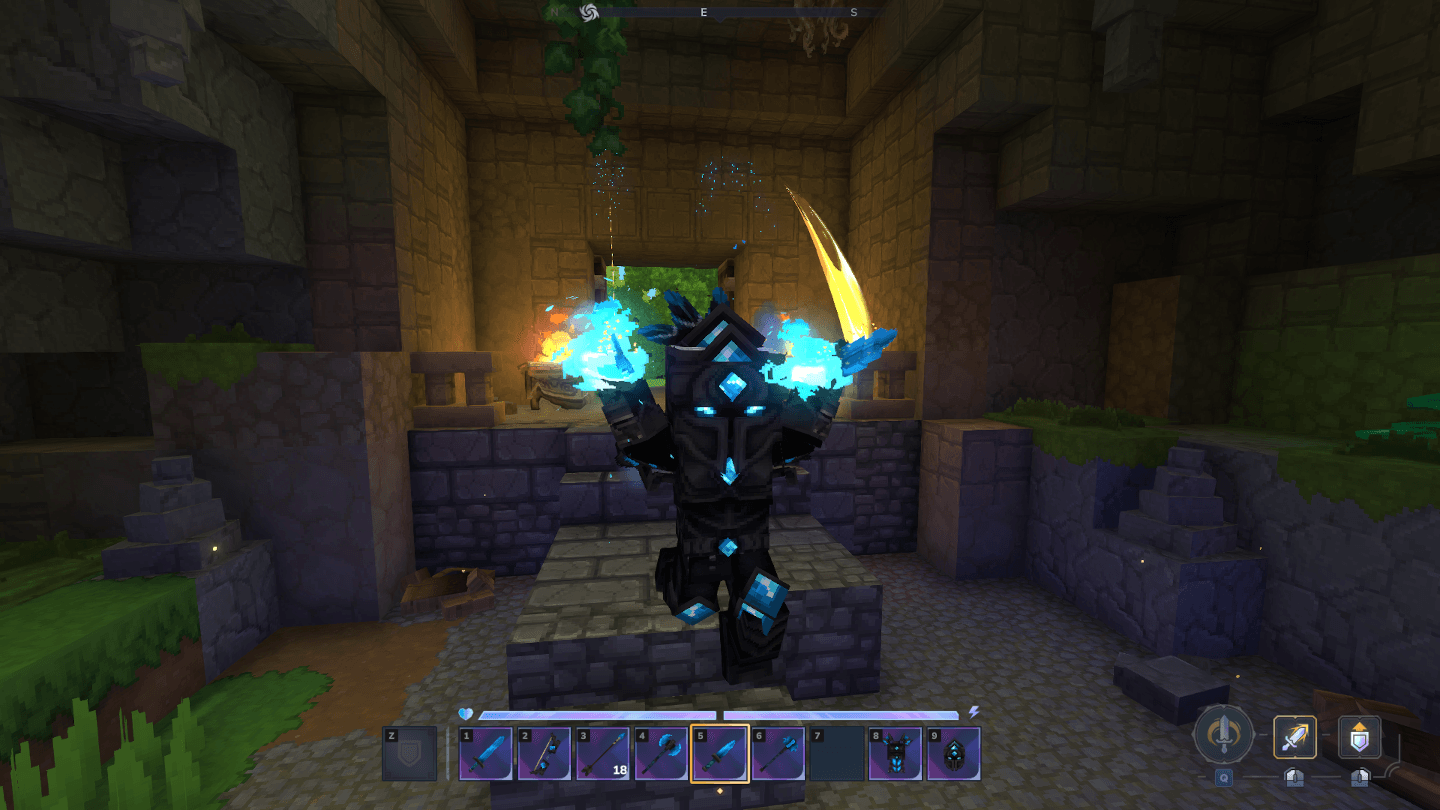Select the helmet in hotbar slot 9
The image size is (1440, 810).
pos(953,754)
